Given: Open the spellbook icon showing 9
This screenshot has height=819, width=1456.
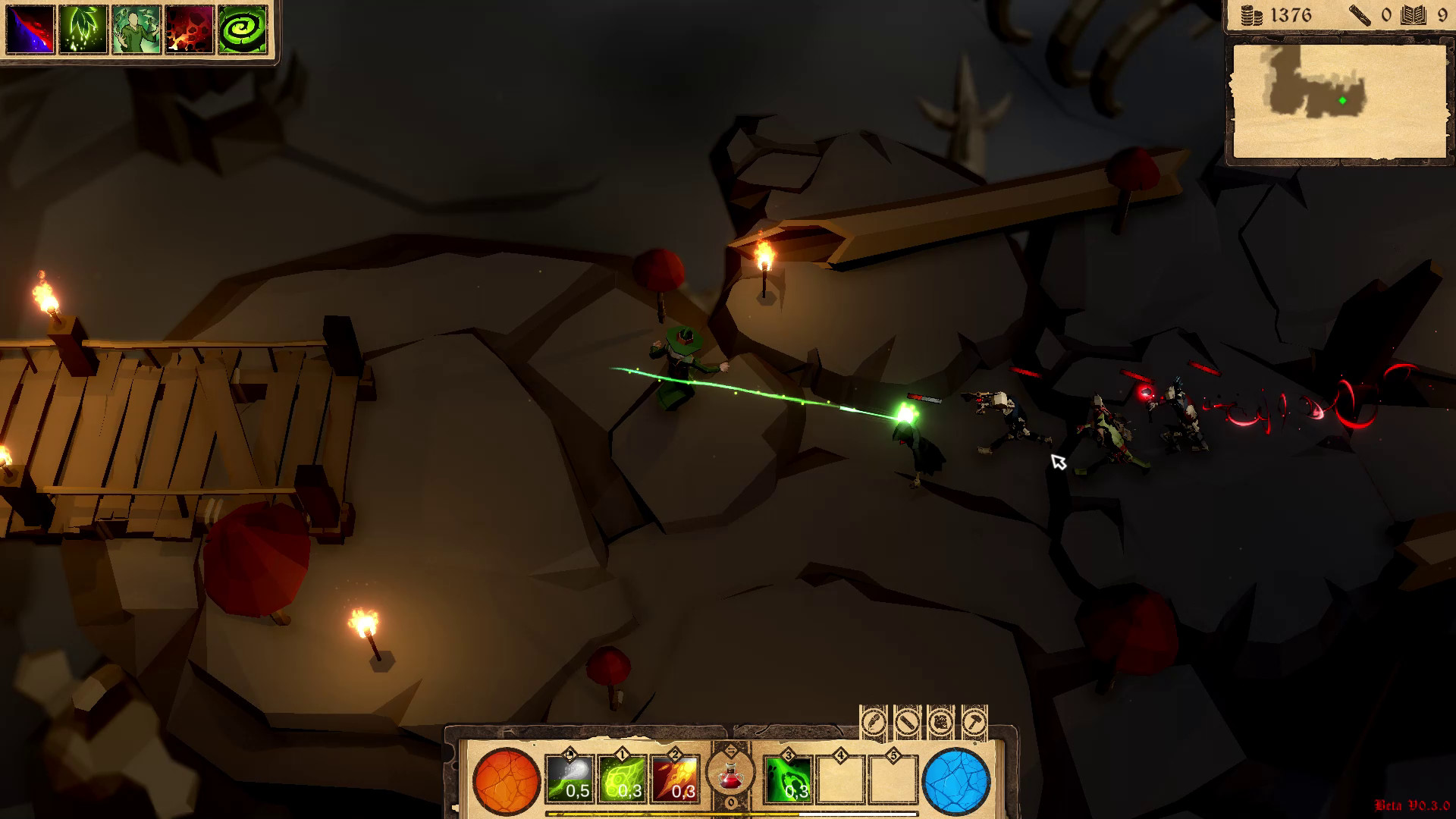Looking at the screenshot, I should pyautogui.click(x=1415, y=14).
